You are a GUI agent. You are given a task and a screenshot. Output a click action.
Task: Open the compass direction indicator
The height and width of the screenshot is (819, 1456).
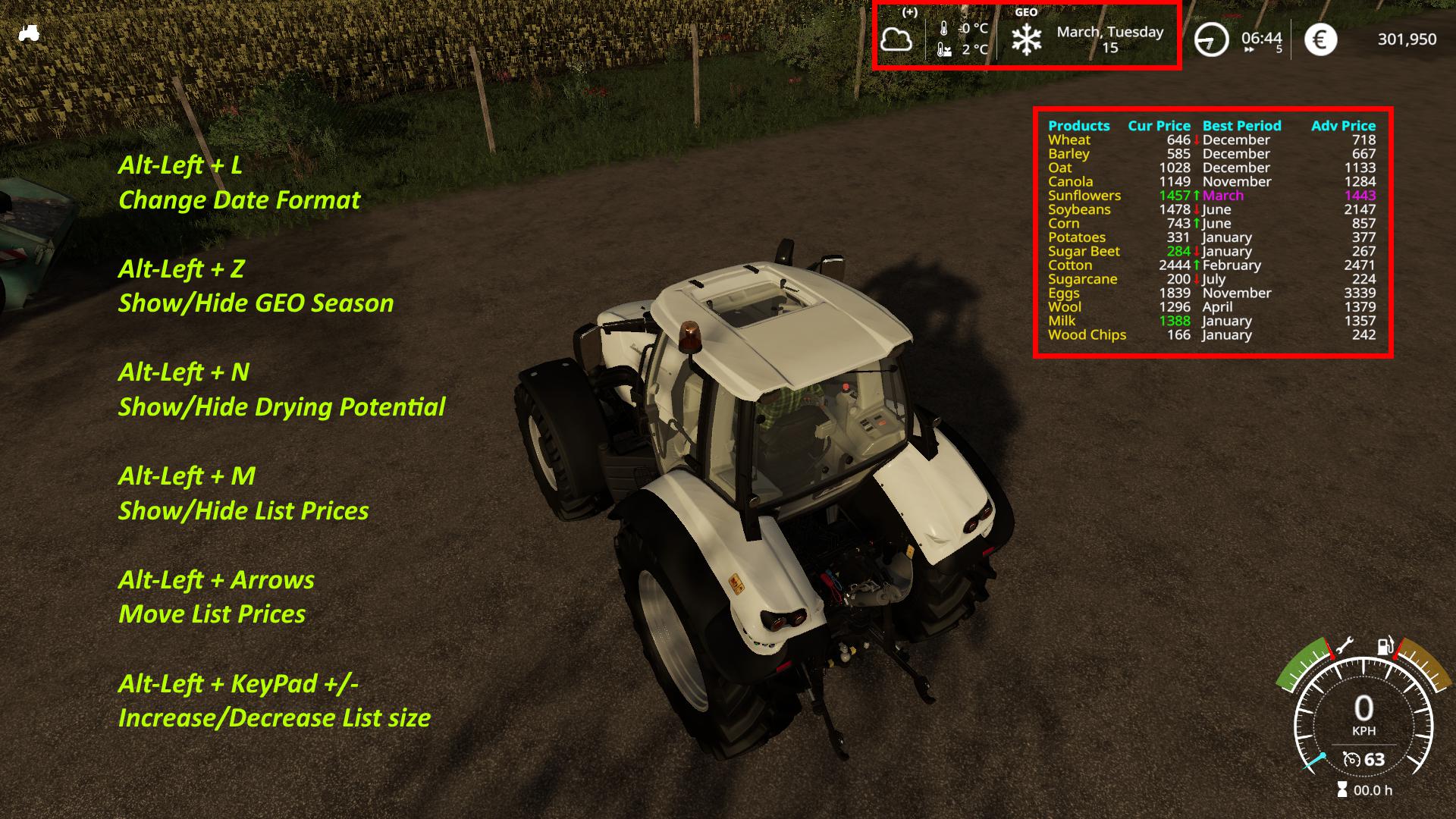[x=1213, y=38]
